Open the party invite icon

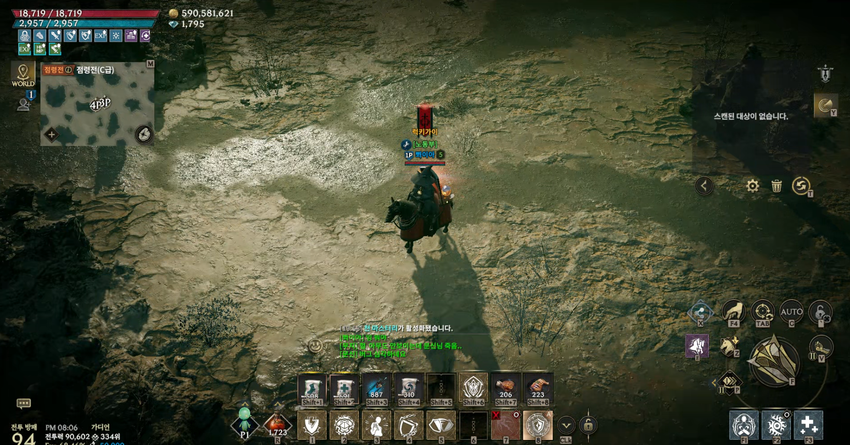[x=23, y=103]
